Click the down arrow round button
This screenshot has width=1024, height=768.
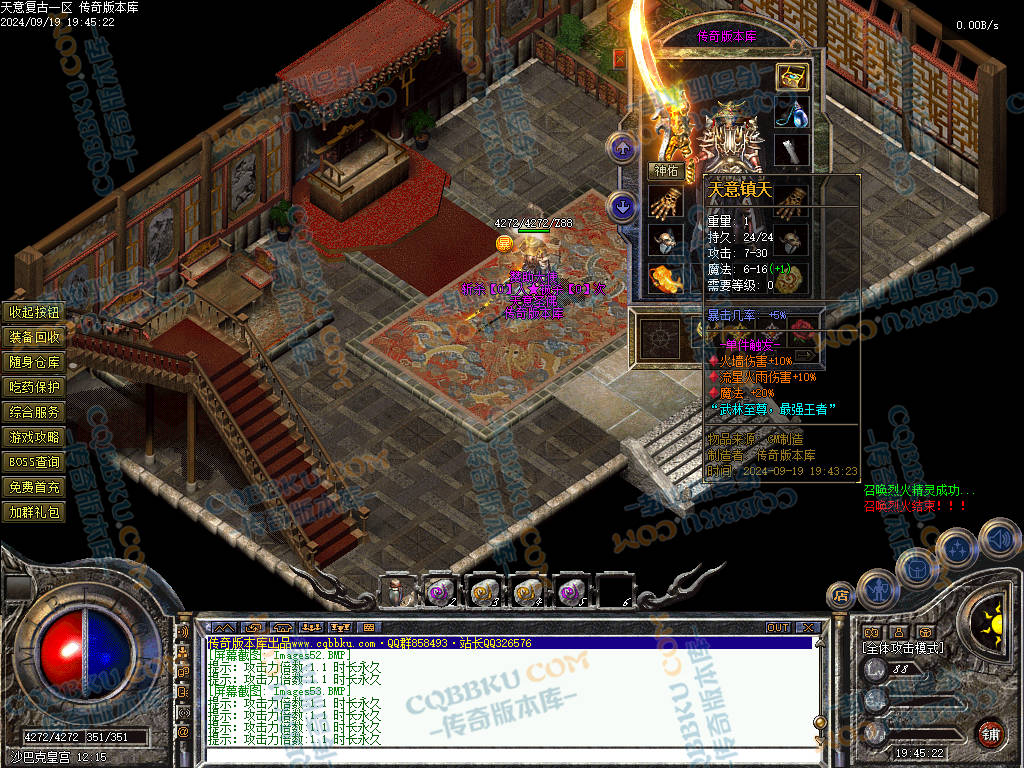pyautogui.click(x=623, y=208)
